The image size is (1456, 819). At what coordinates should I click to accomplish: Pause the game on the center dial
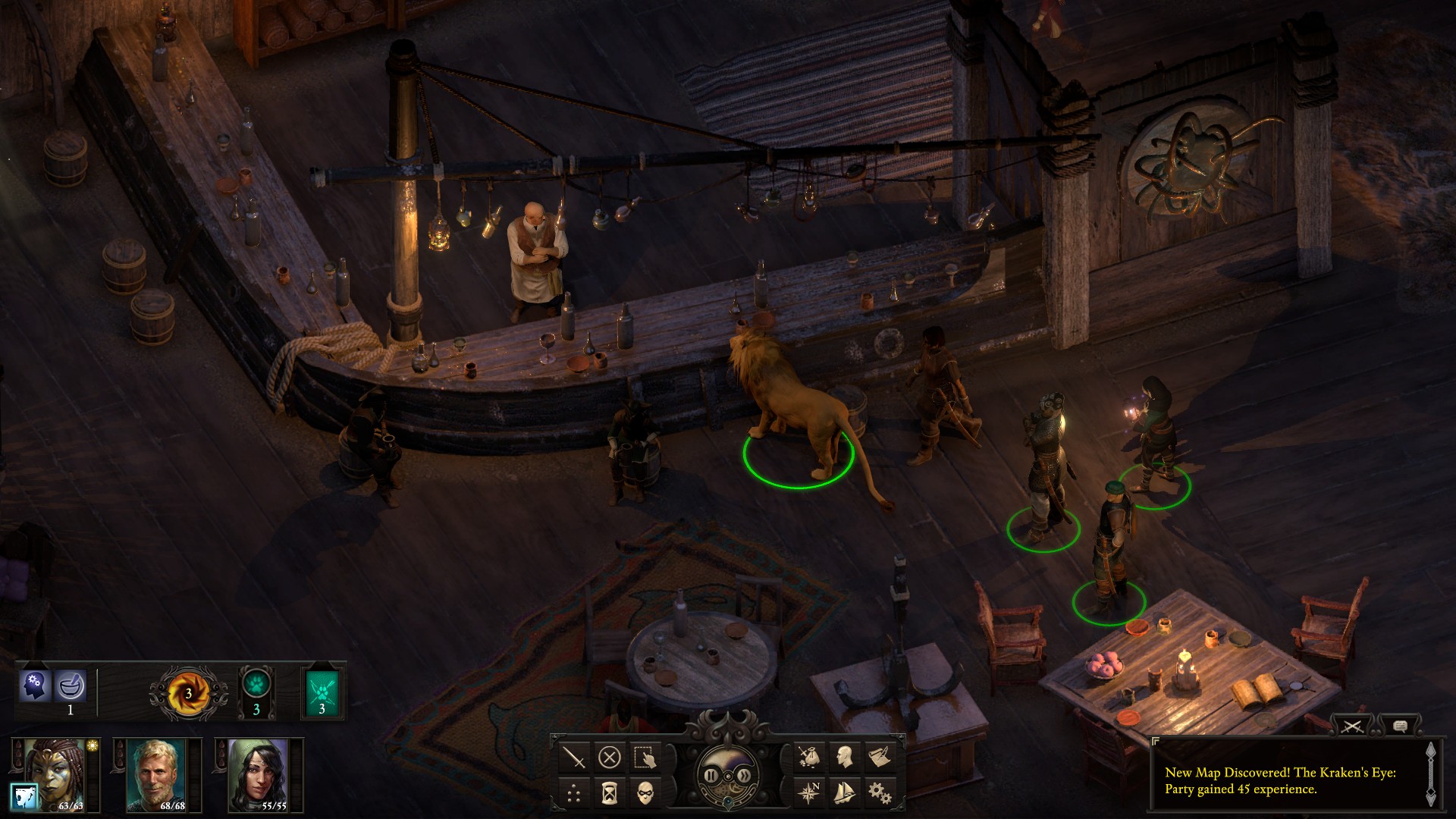pos(711,776)
